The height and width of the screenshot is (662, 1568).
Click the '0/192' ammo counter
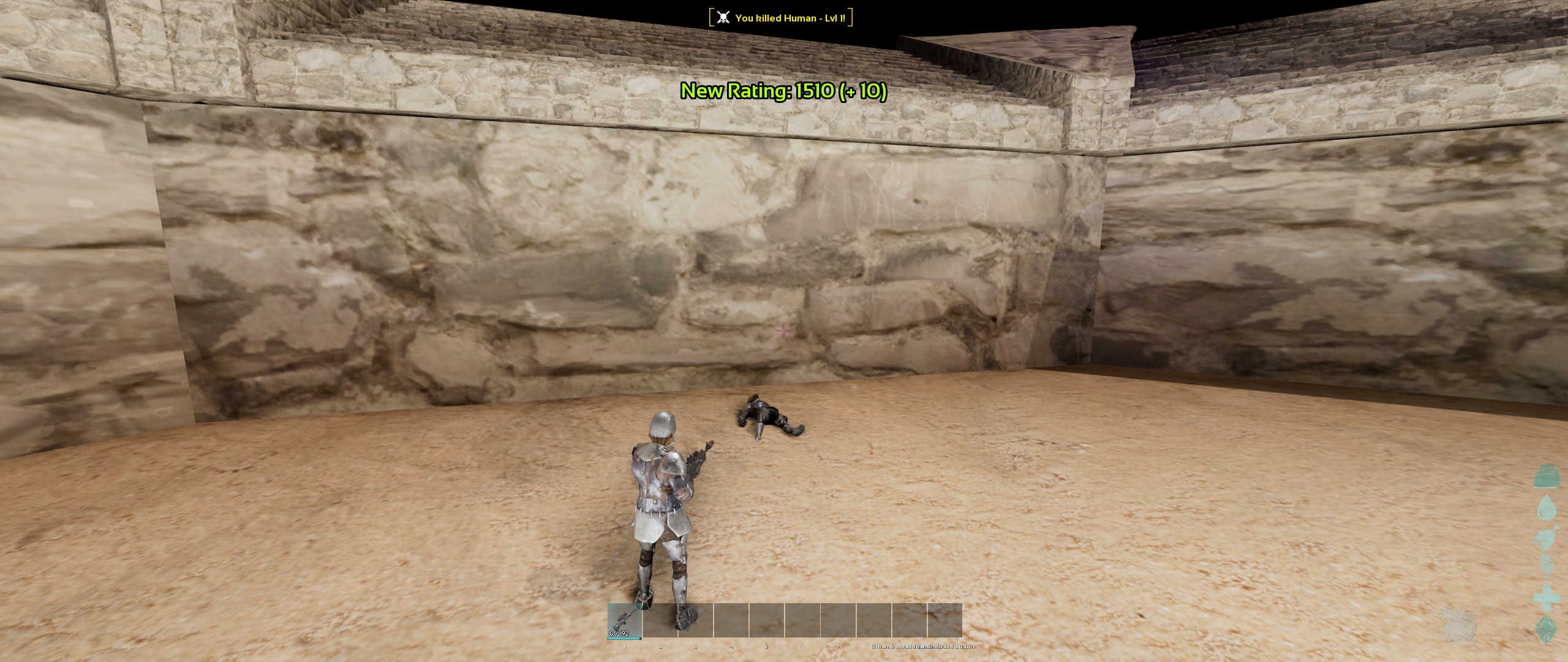point(619,634)
